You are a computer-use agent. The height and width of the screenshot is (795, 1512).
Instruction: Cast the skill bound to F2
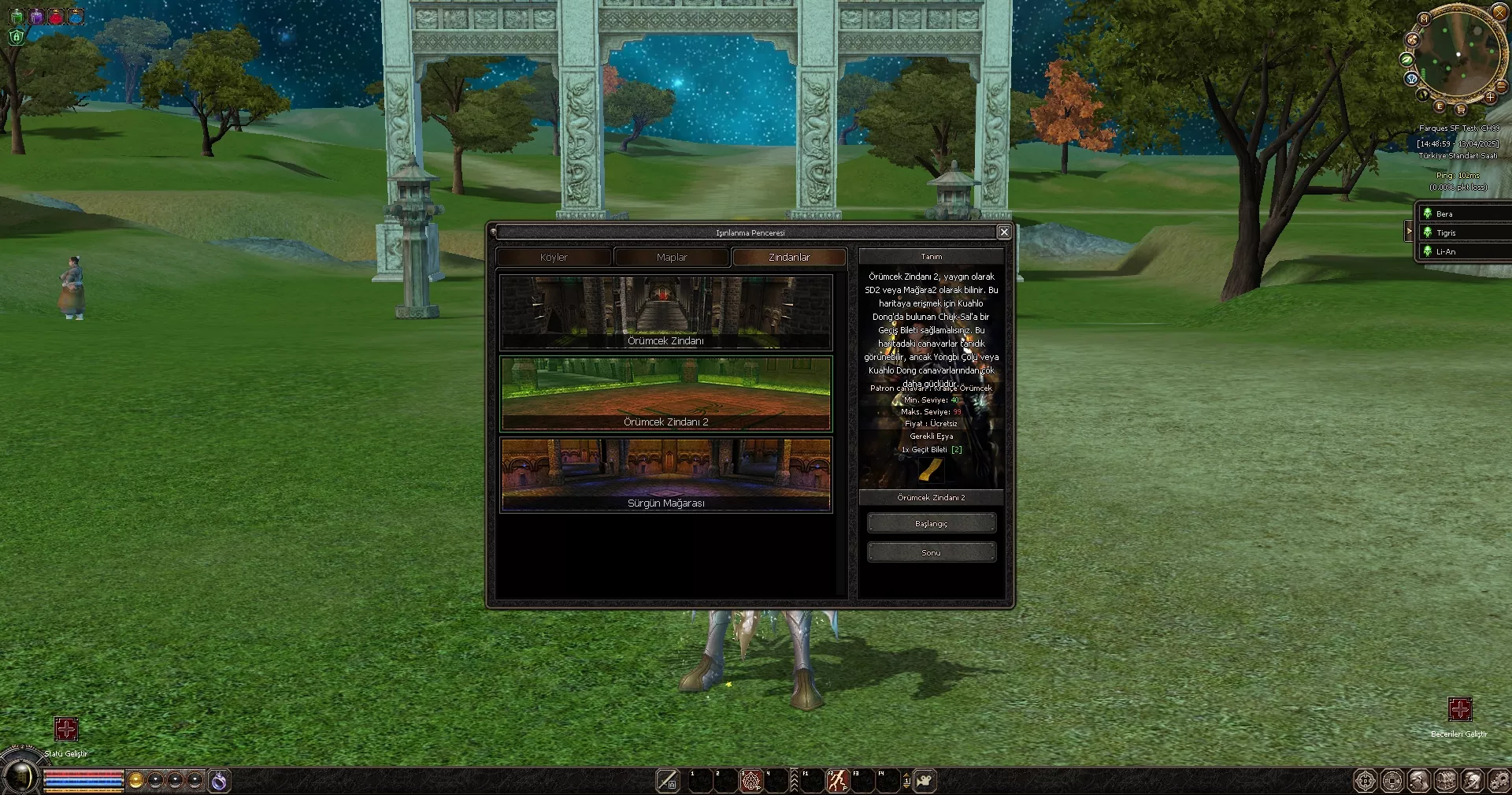pyautogui.click(x=837, y=780)
